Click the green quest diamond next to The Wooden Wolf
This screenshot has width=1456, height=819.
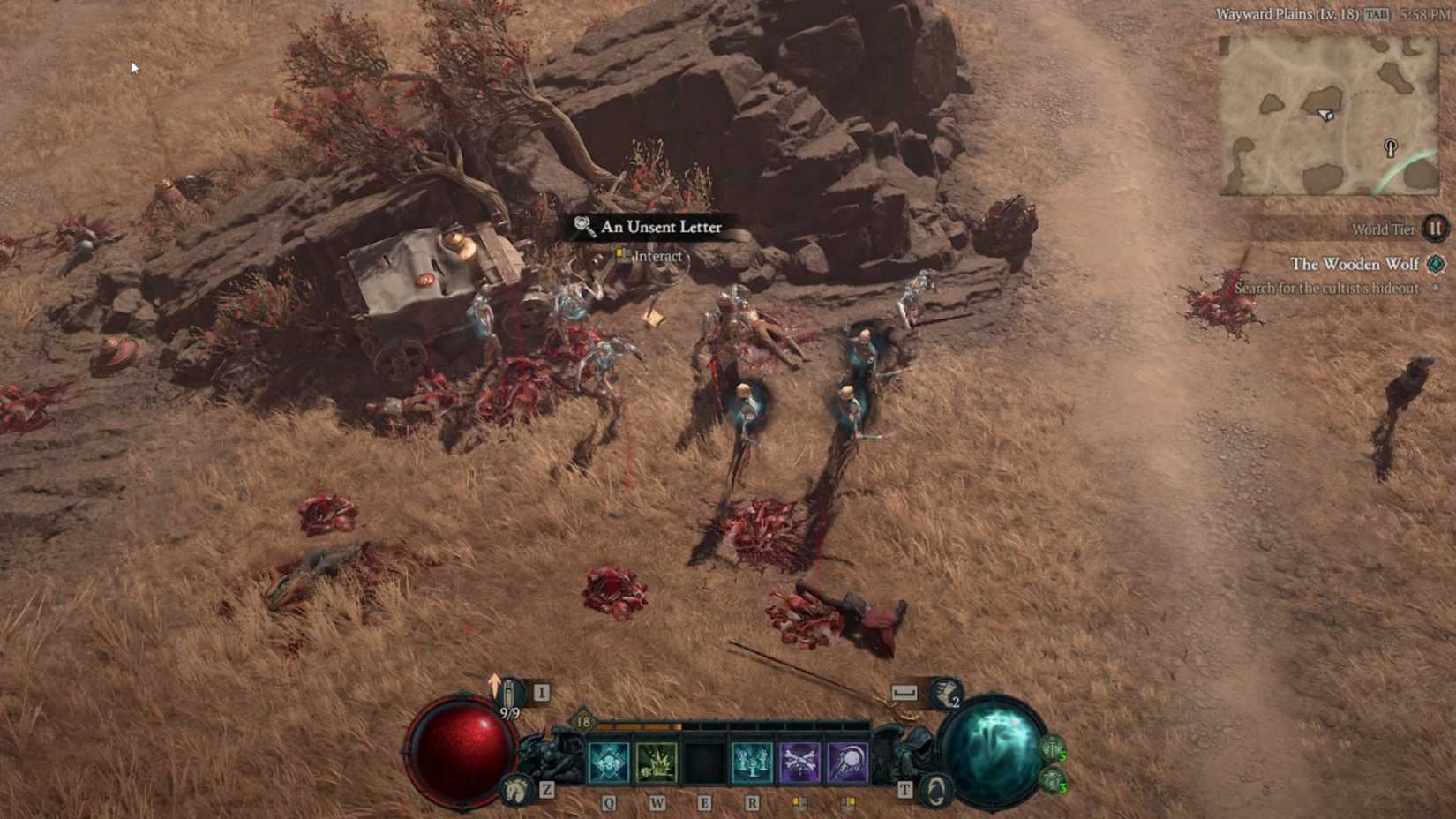pyautogui.click(x=1434, y=264)
